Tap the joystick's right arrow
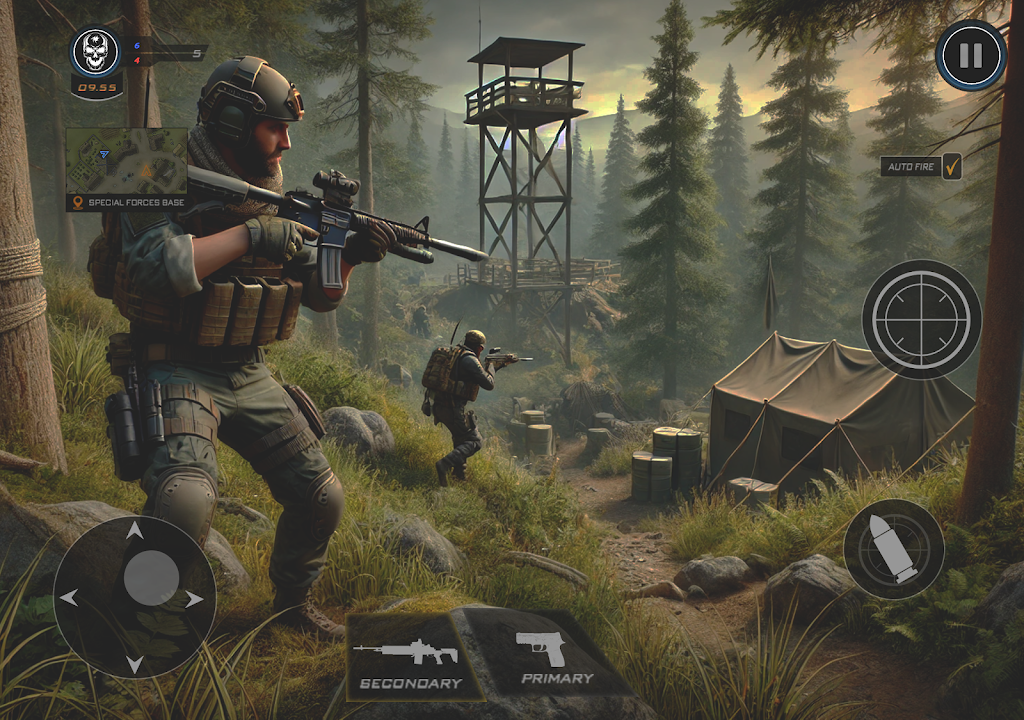The height and width of the screenshot is (720, 1024). pyautogui.click(x=194, y=599)
